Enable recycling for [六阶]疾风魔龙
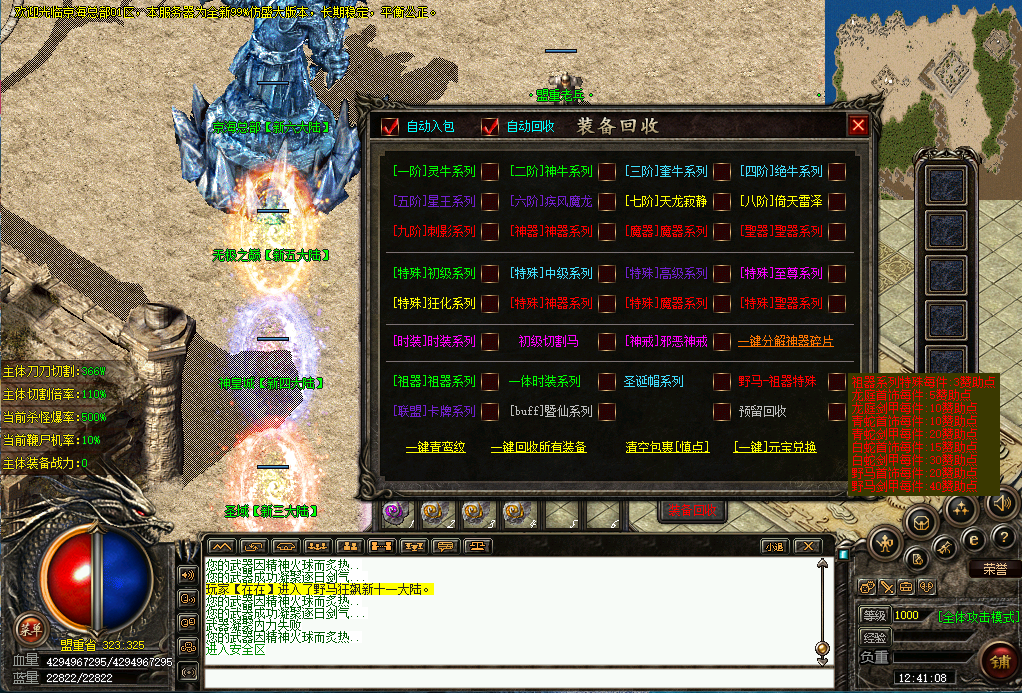 pyautogui.click(x=607, y=202)
